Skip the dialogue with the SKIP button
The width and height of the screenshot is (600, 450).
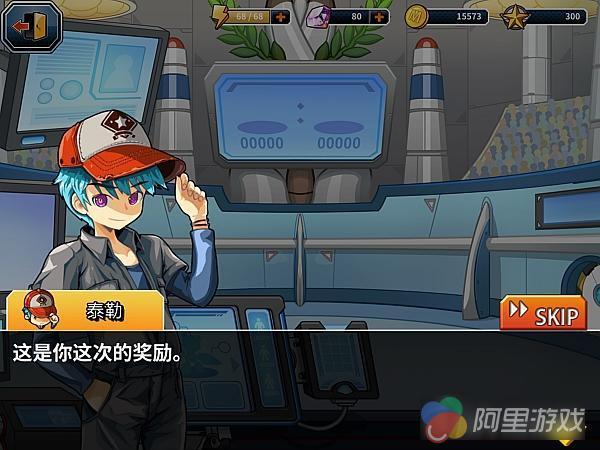tap(543, 313)
